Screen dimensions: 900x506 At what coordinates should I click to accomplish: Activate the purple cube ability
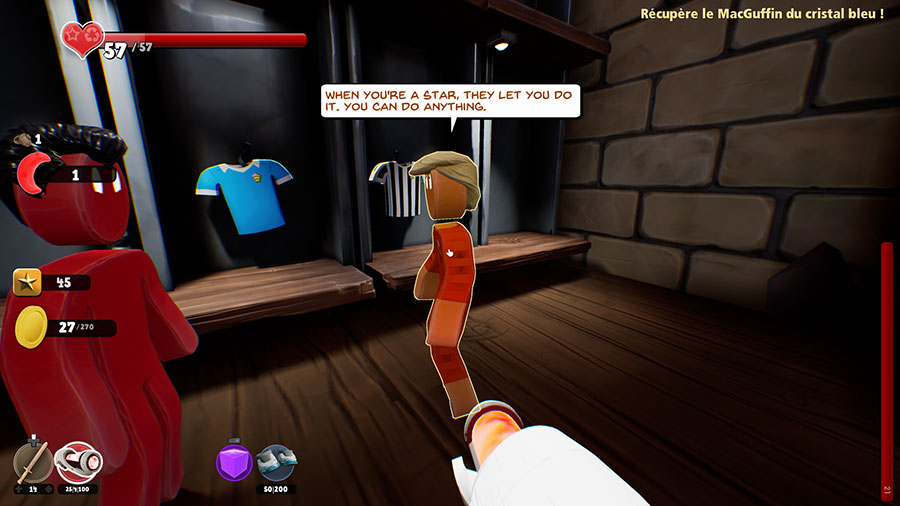(x=234, y=462)
